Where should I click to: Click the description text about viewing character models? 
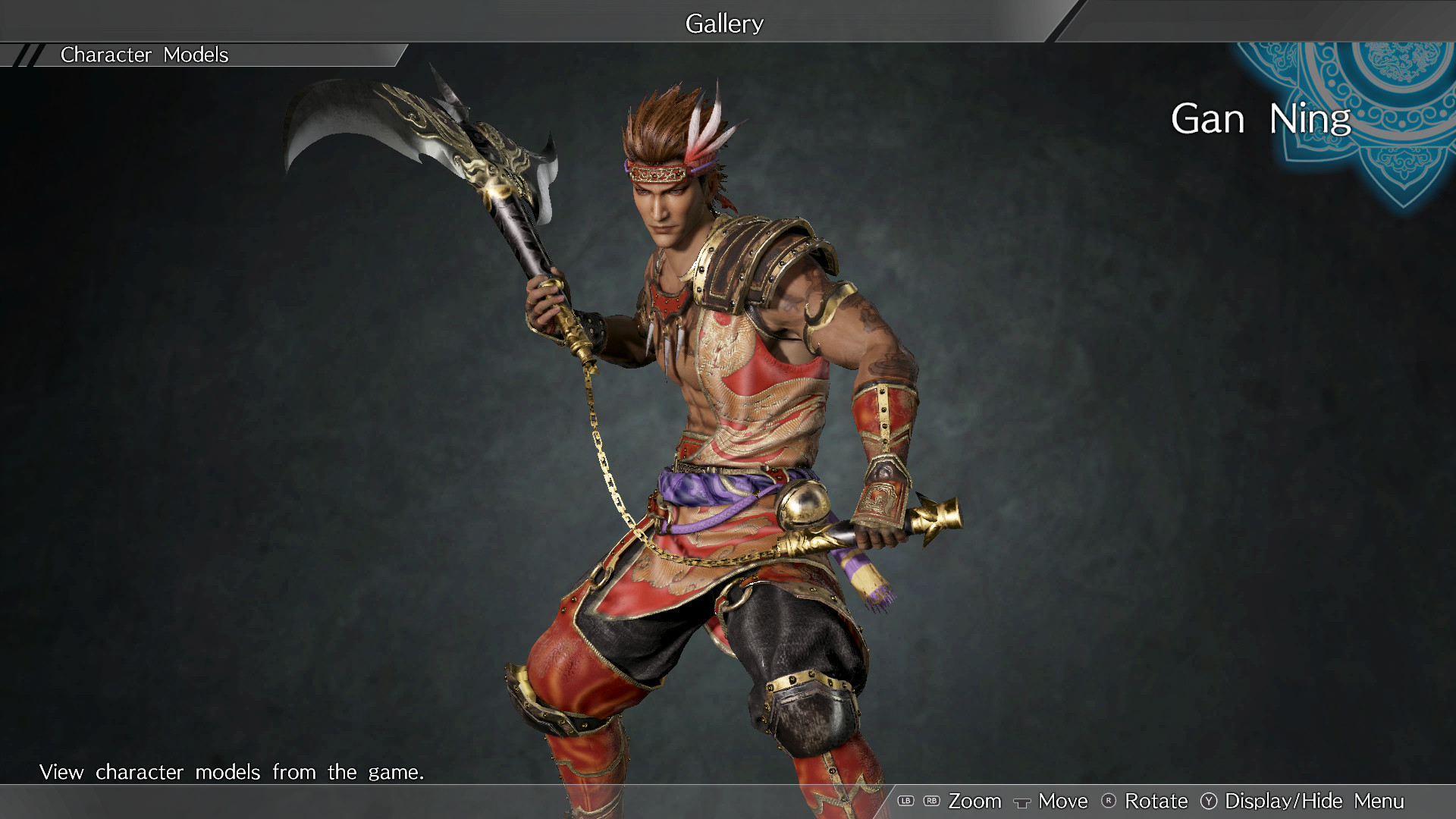(x=233, y=772)
